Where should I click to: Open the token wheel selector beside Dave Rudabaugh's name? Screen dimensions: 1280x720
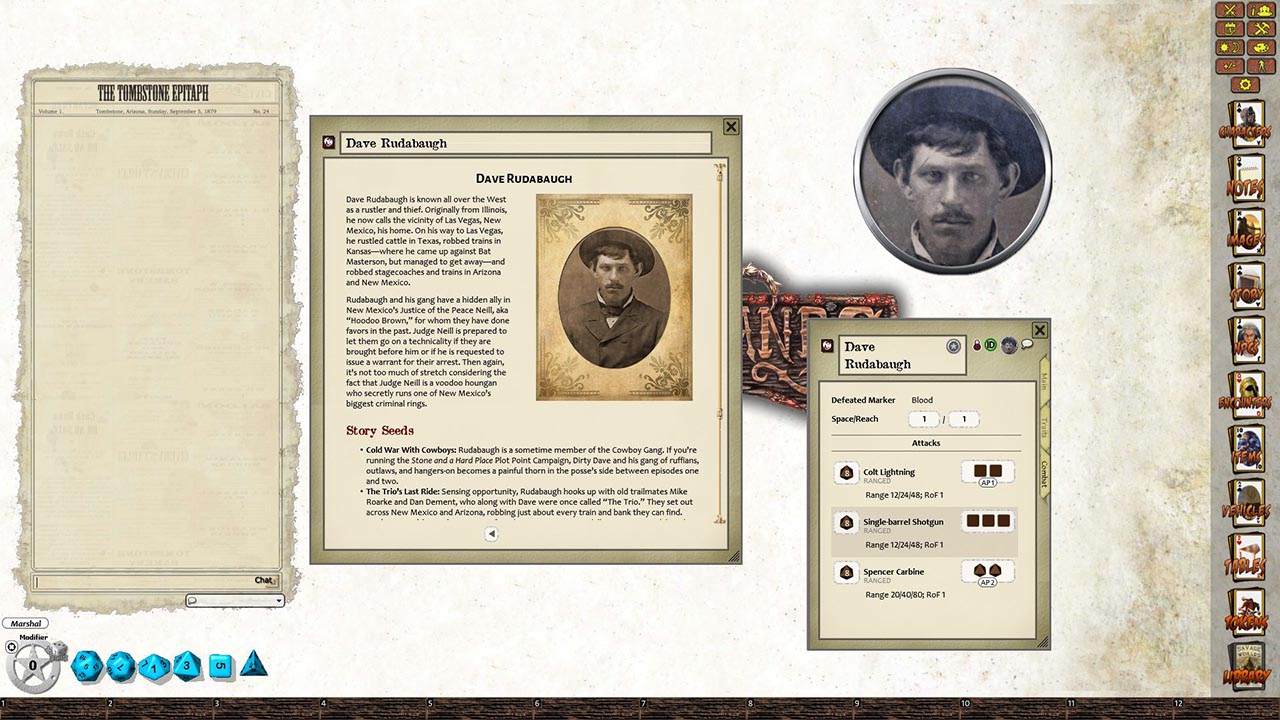coord(953,346)
